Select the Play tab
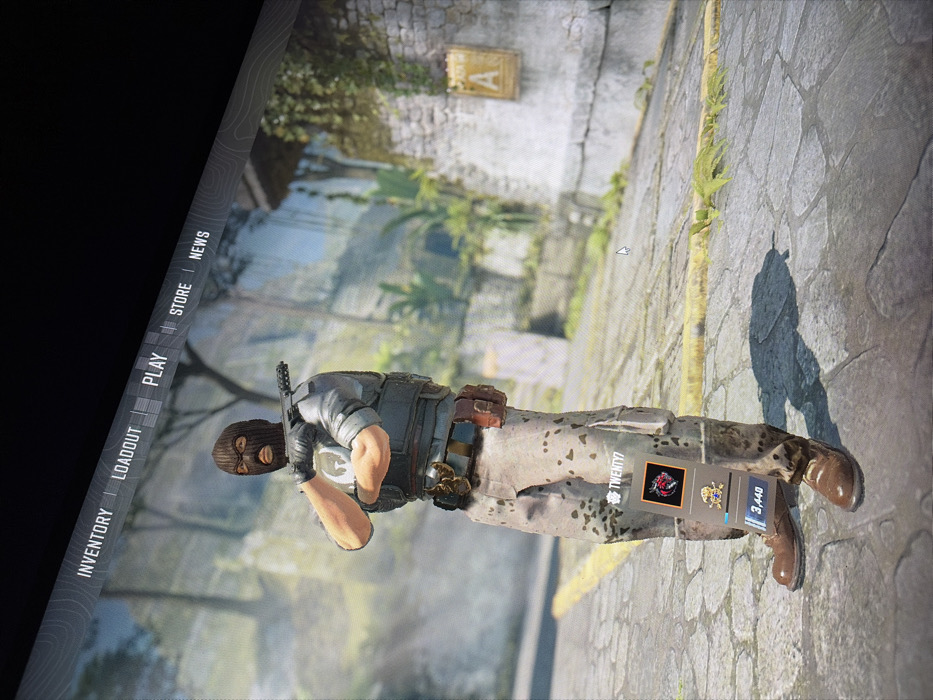933x700 pixels. [x=154, y=368]
